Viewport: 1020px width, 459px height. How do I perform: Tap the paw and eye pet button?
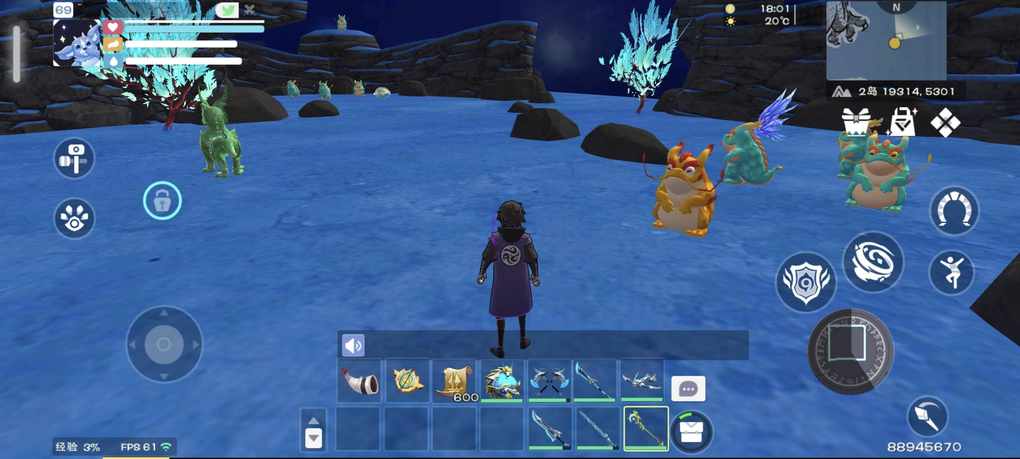[x=74, y=218]
